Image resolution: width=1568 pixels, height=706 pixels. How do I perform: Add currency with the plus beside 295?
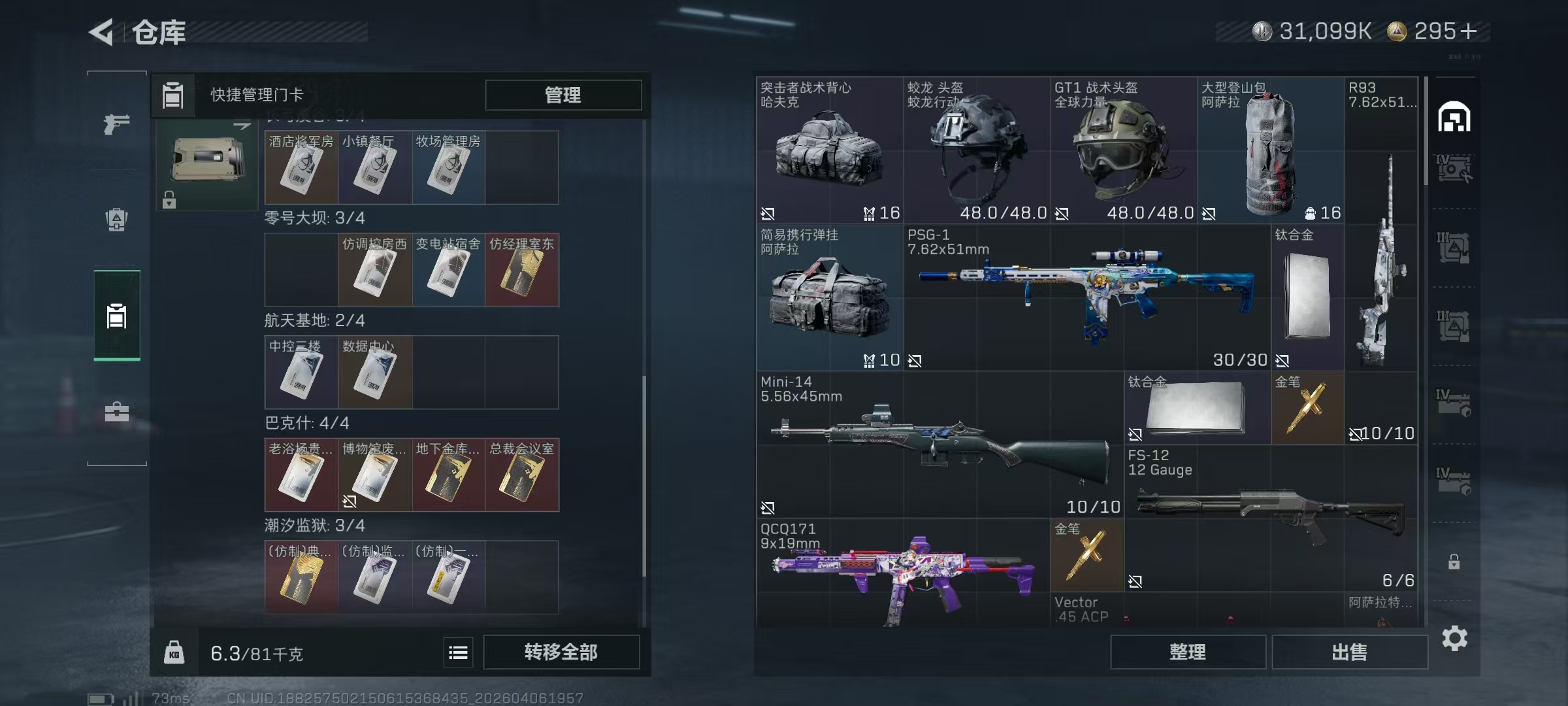1468,31
